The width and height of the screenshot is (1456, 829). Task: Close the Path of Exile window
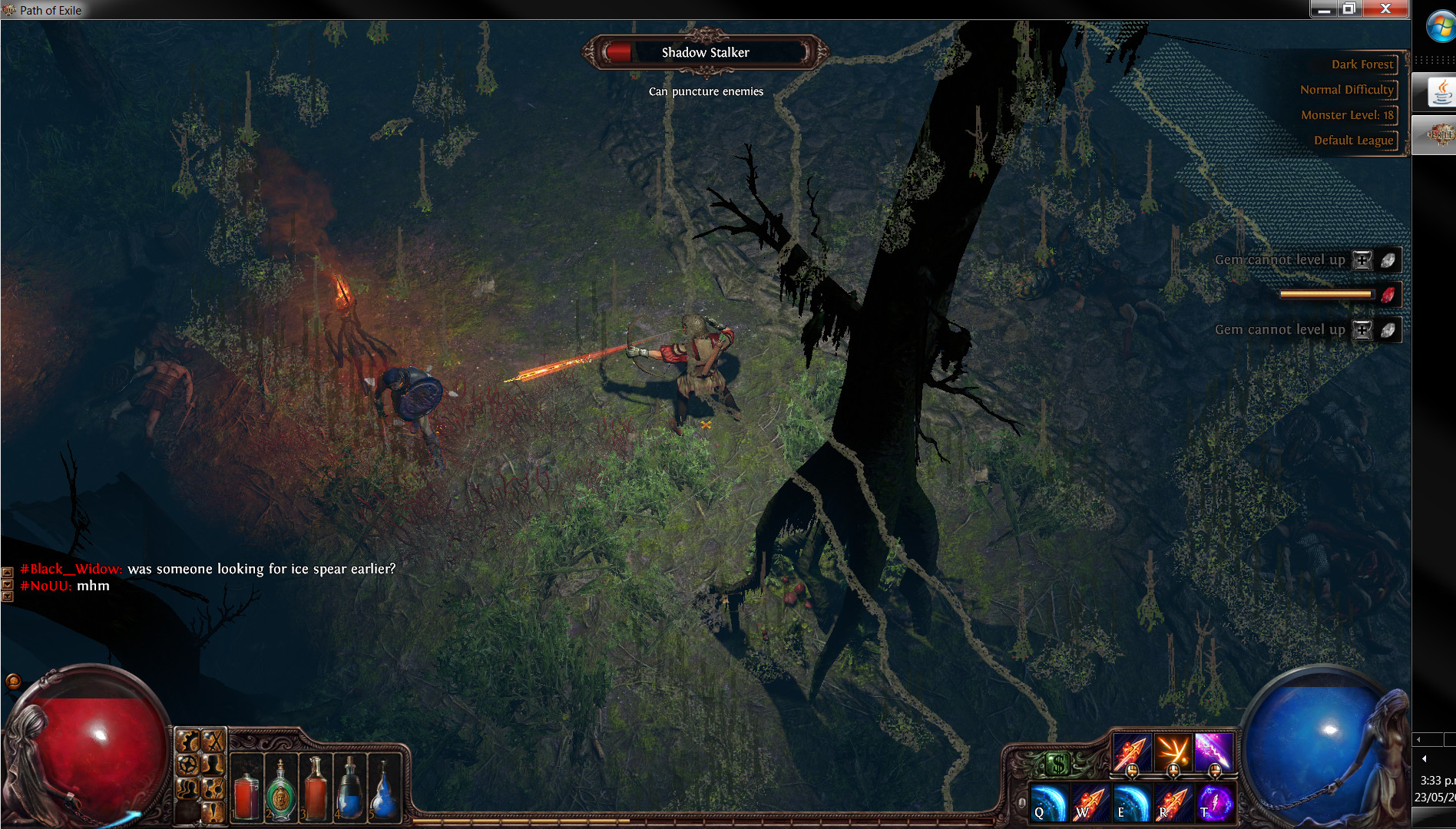[1386, 8]
